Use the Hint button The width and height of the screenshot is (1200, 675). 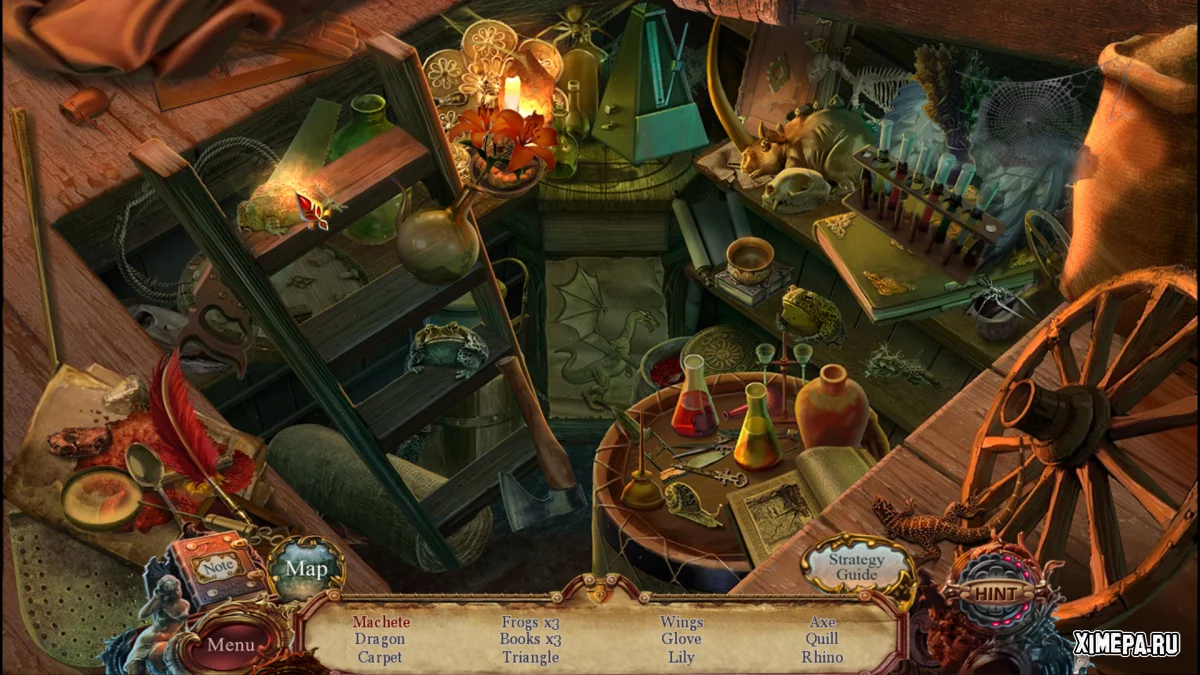[995, 594]
